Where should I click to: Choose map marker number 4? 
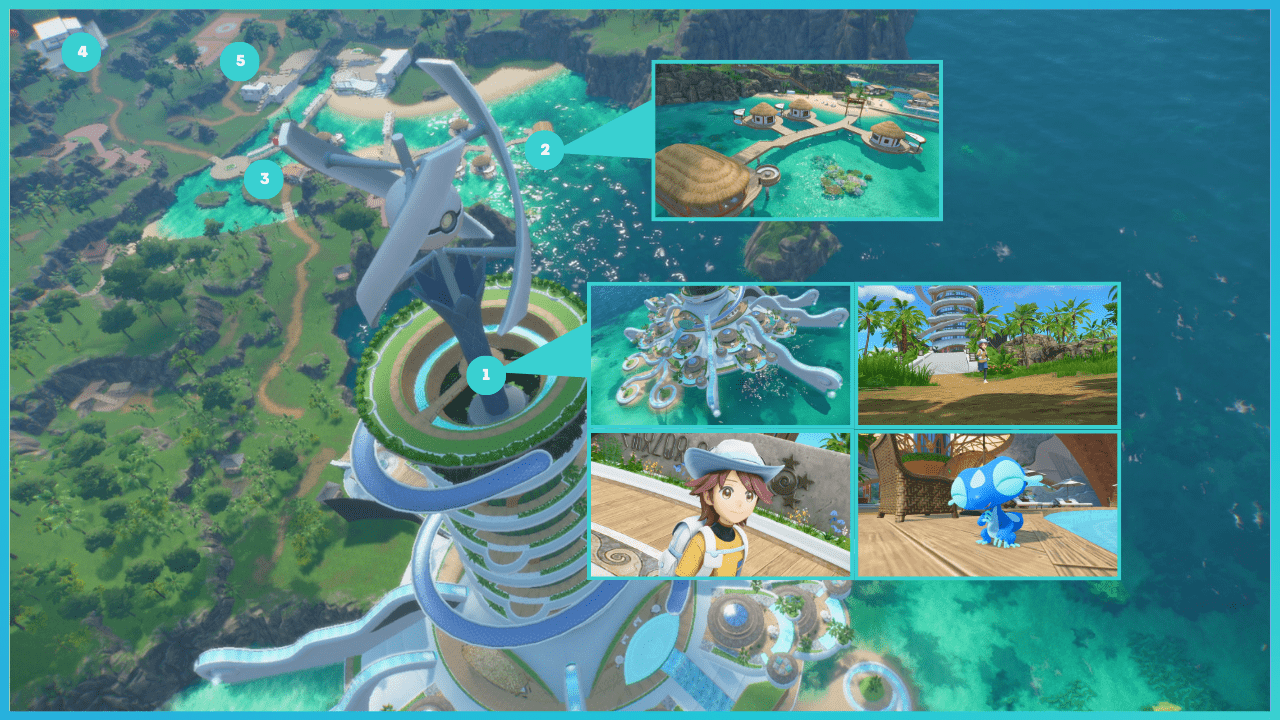click(x=81, y=52)
